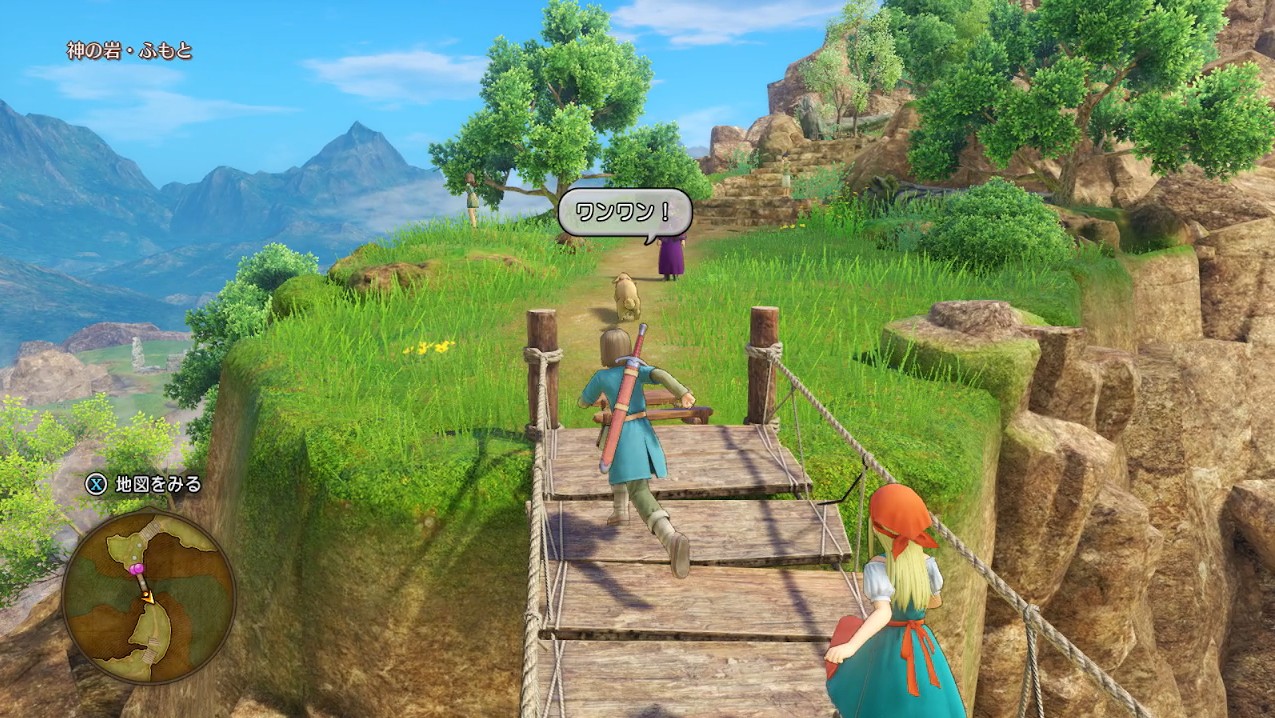The image size is (1275, 718).
Task: Select the 地図をみる map label
Action: pos(158,485)
